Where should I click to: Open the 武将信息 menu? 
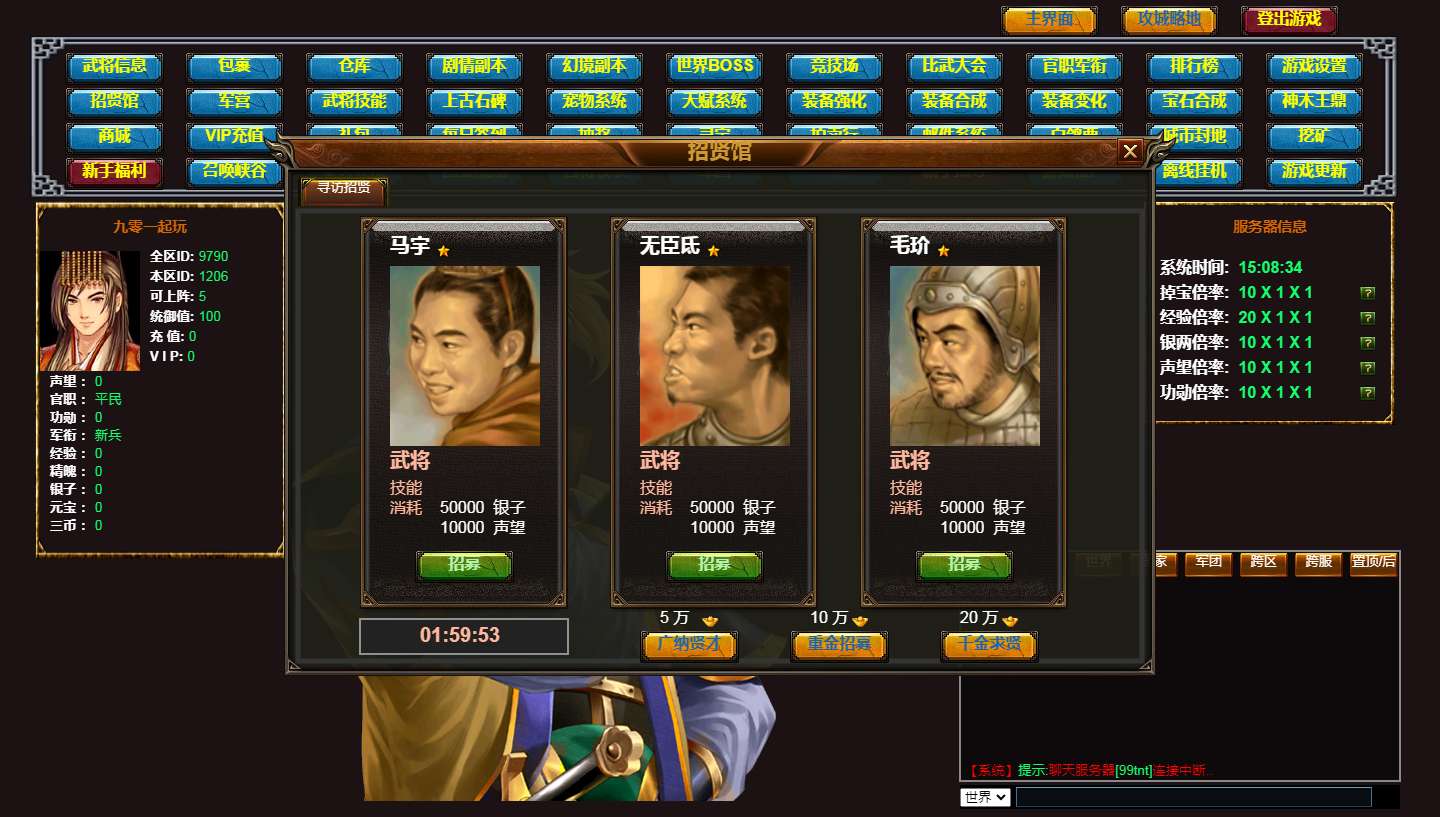click(114, 67)
